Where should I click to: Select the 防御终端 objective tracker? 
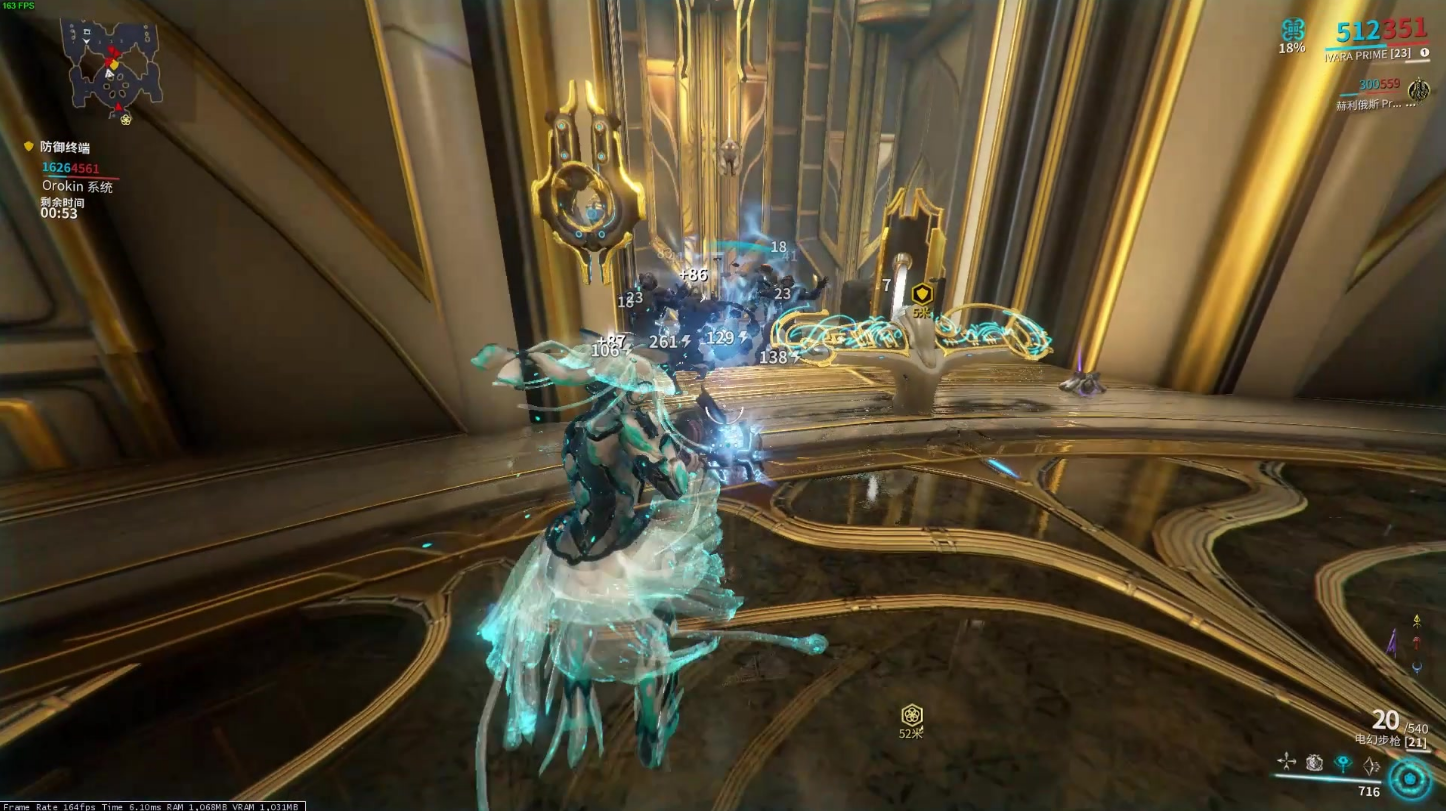[x=65, y=148]
